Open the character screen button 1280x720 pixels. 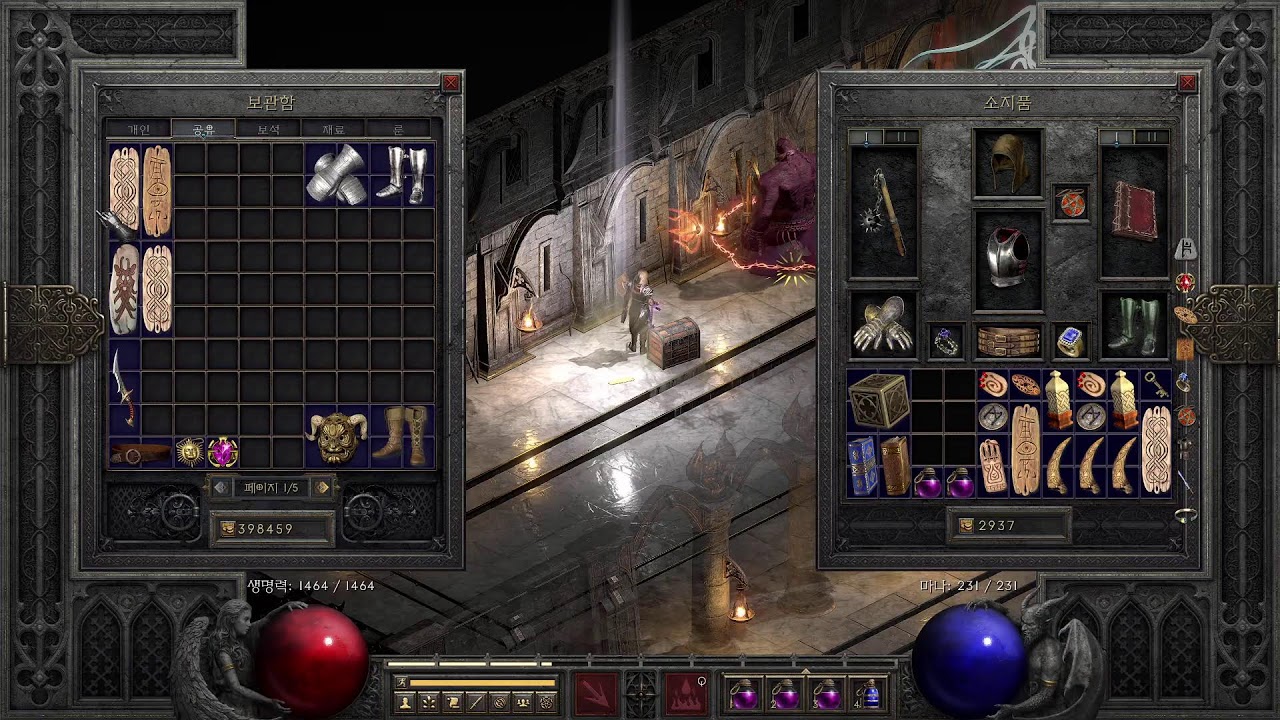click(405, 702)
